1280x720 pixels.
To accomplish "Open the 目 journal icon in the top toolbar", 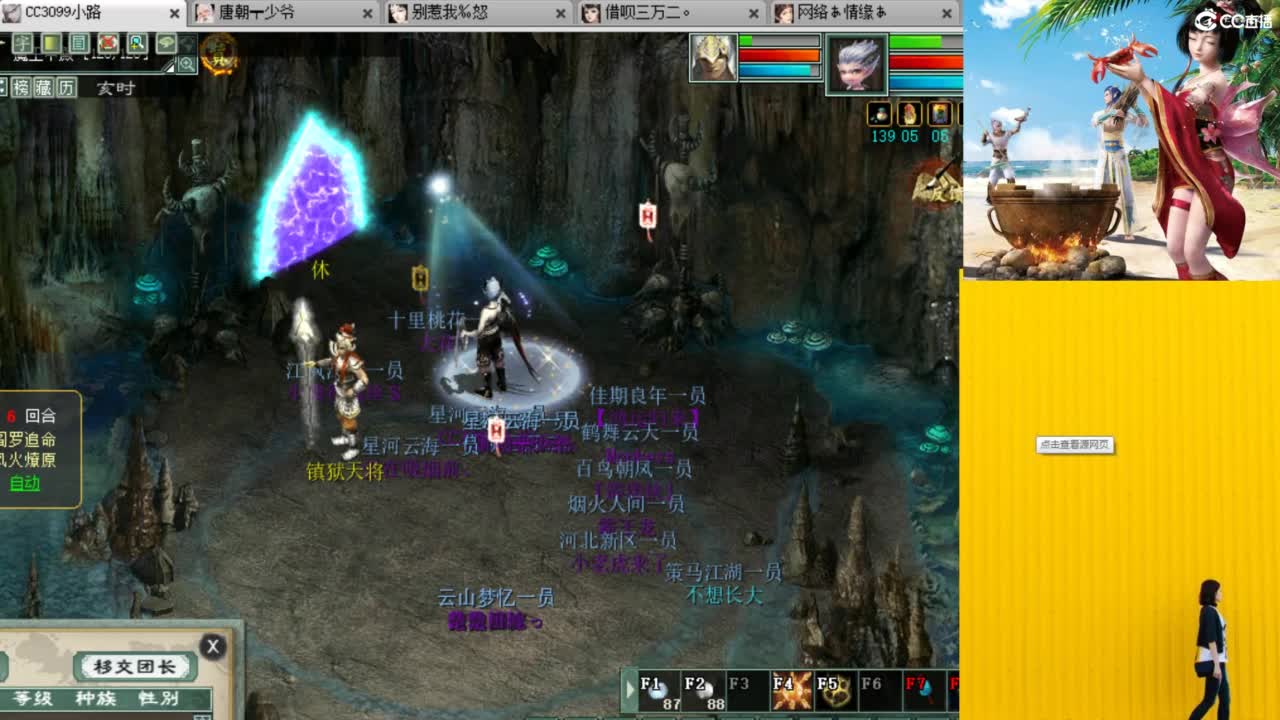I will click(x=78, y=44).
